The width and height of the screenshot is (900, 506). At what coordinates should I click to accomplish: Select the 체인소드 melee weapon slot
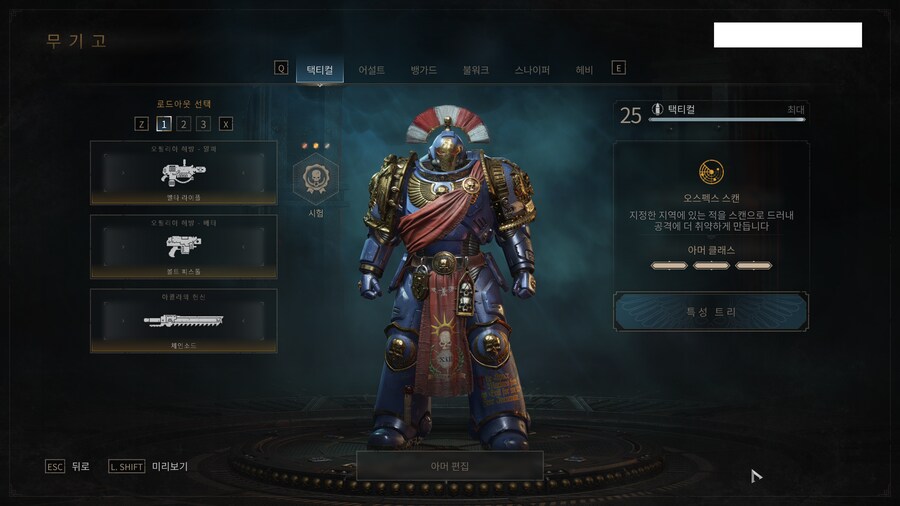click(183, 320)
